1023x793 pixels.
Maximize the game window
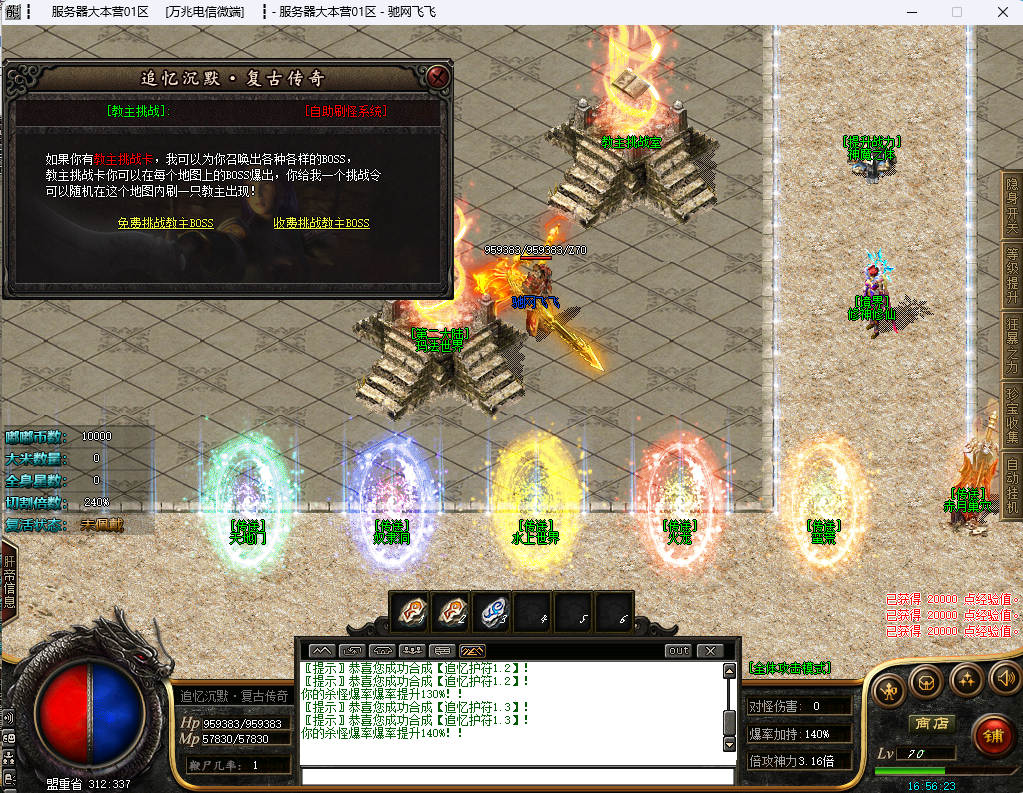956,12
